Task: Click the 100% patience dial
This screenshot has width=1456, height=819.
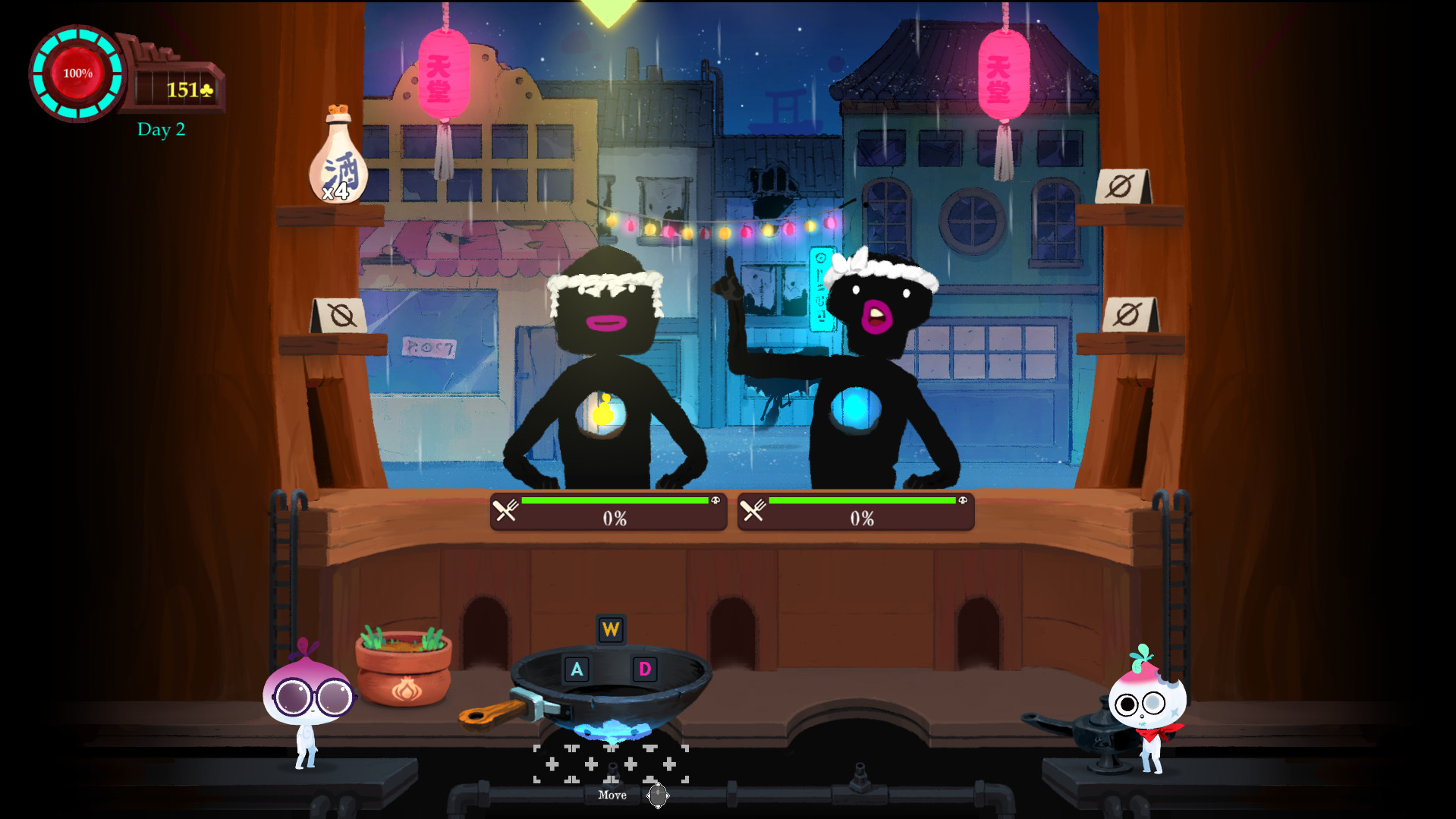Action: (76, 74)
